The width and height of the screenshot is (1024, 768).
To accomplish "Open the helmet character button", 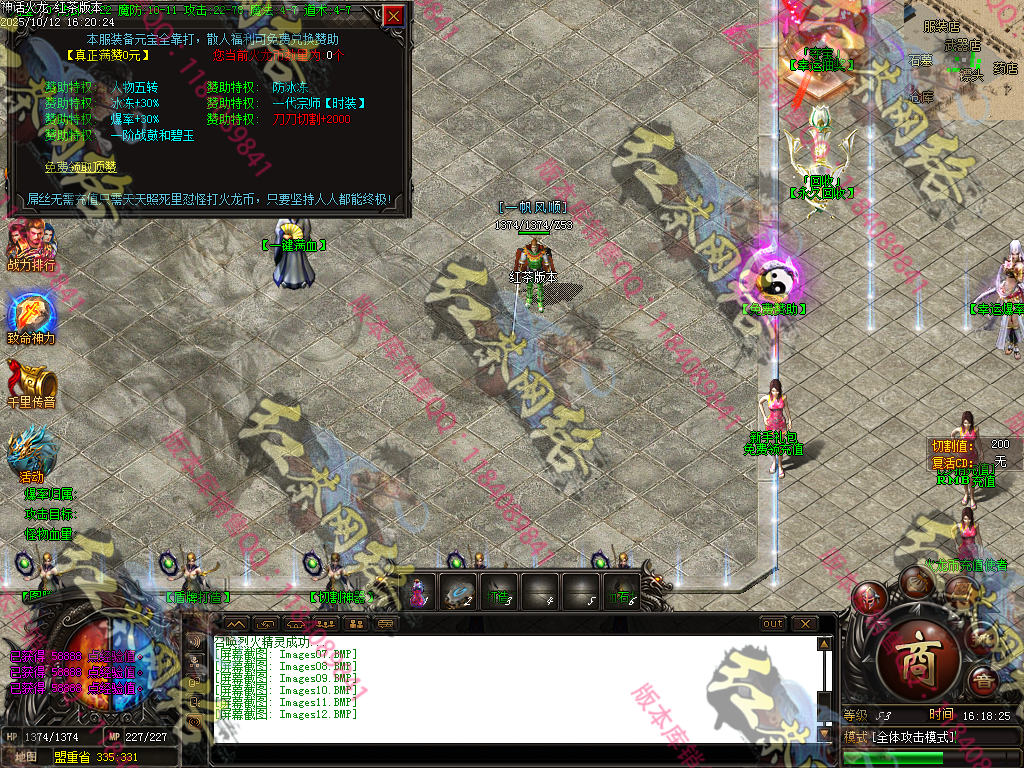I will pyautogui.click(x=869, y=599).
